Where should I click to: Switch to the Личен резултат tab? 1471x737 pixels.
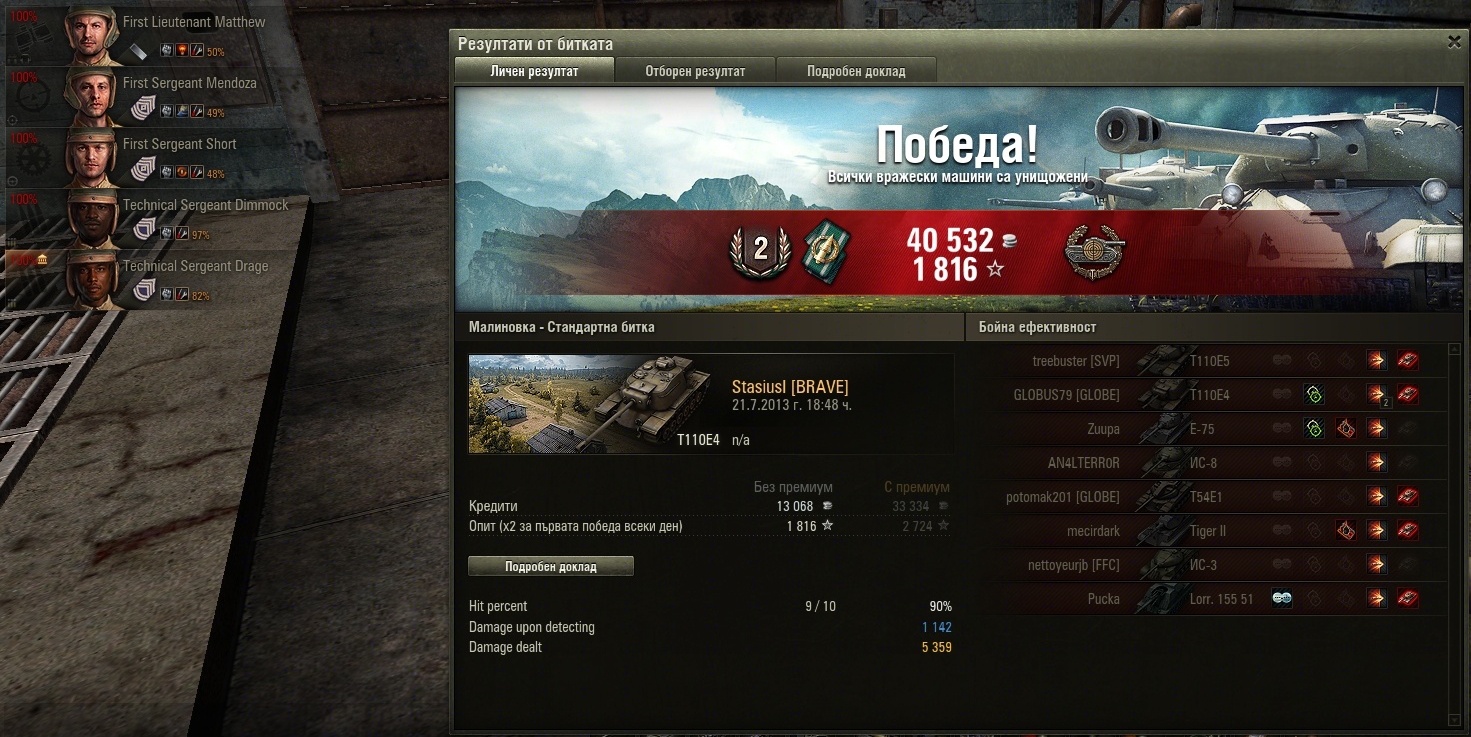click(534, 71)
